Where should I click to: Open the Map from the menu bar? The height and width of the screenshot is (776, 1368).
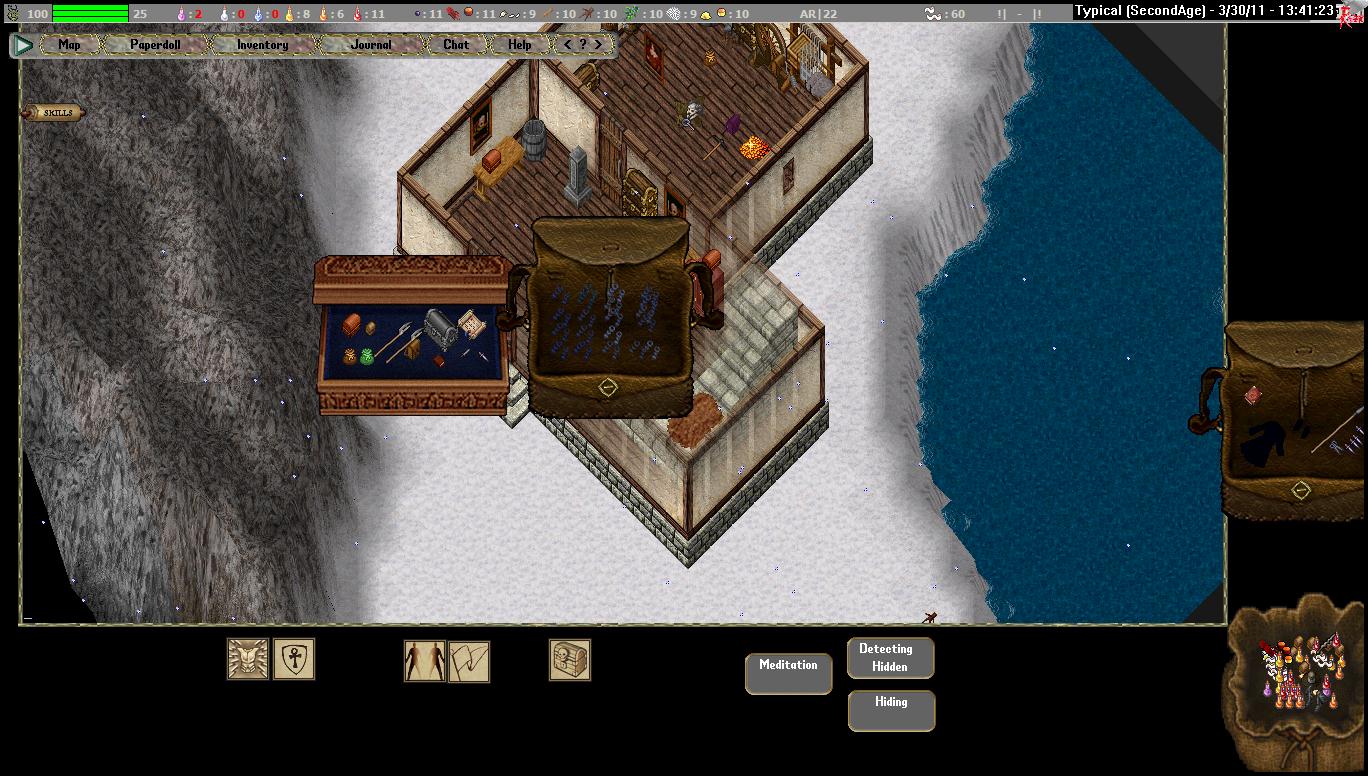69,45
